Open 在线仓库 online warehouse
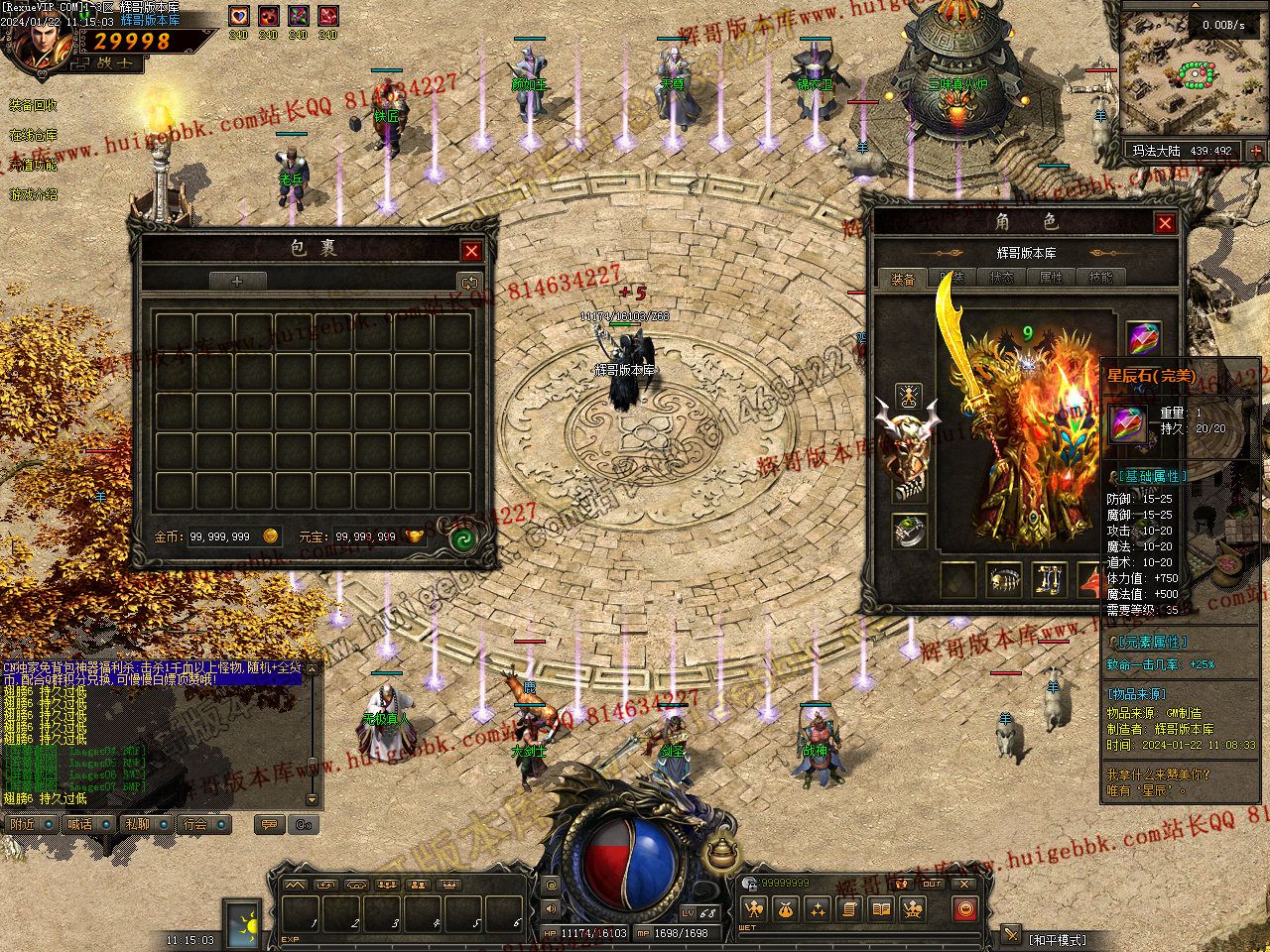The image size is (1270, 952). 33,135
